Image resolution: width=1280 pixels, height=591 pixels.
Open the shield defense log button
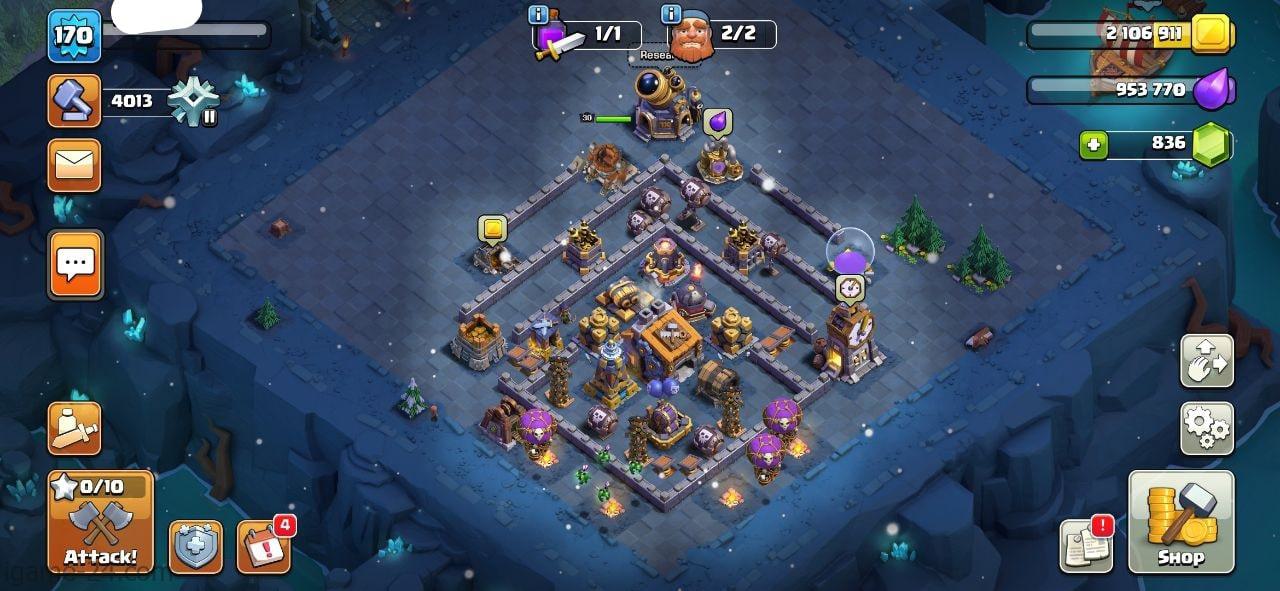point(196,547)
